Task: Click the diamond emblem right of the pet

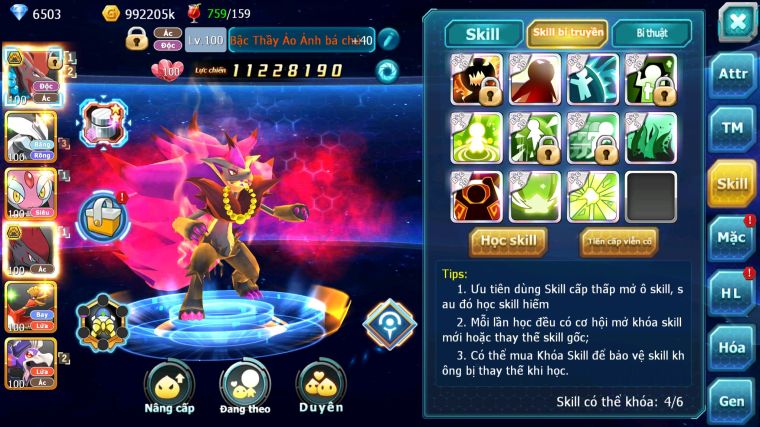Action: coord(389,324)
